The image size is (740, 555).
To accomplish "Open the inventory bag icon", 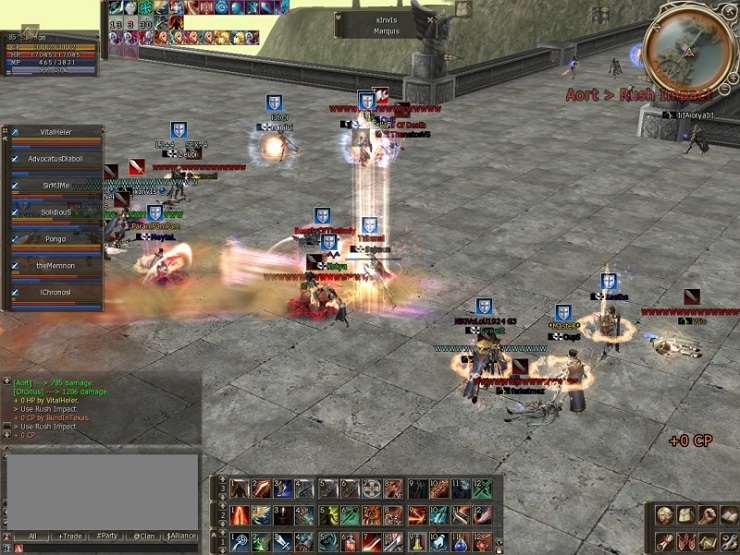I will pyautogui.click(x=685, y=515).
